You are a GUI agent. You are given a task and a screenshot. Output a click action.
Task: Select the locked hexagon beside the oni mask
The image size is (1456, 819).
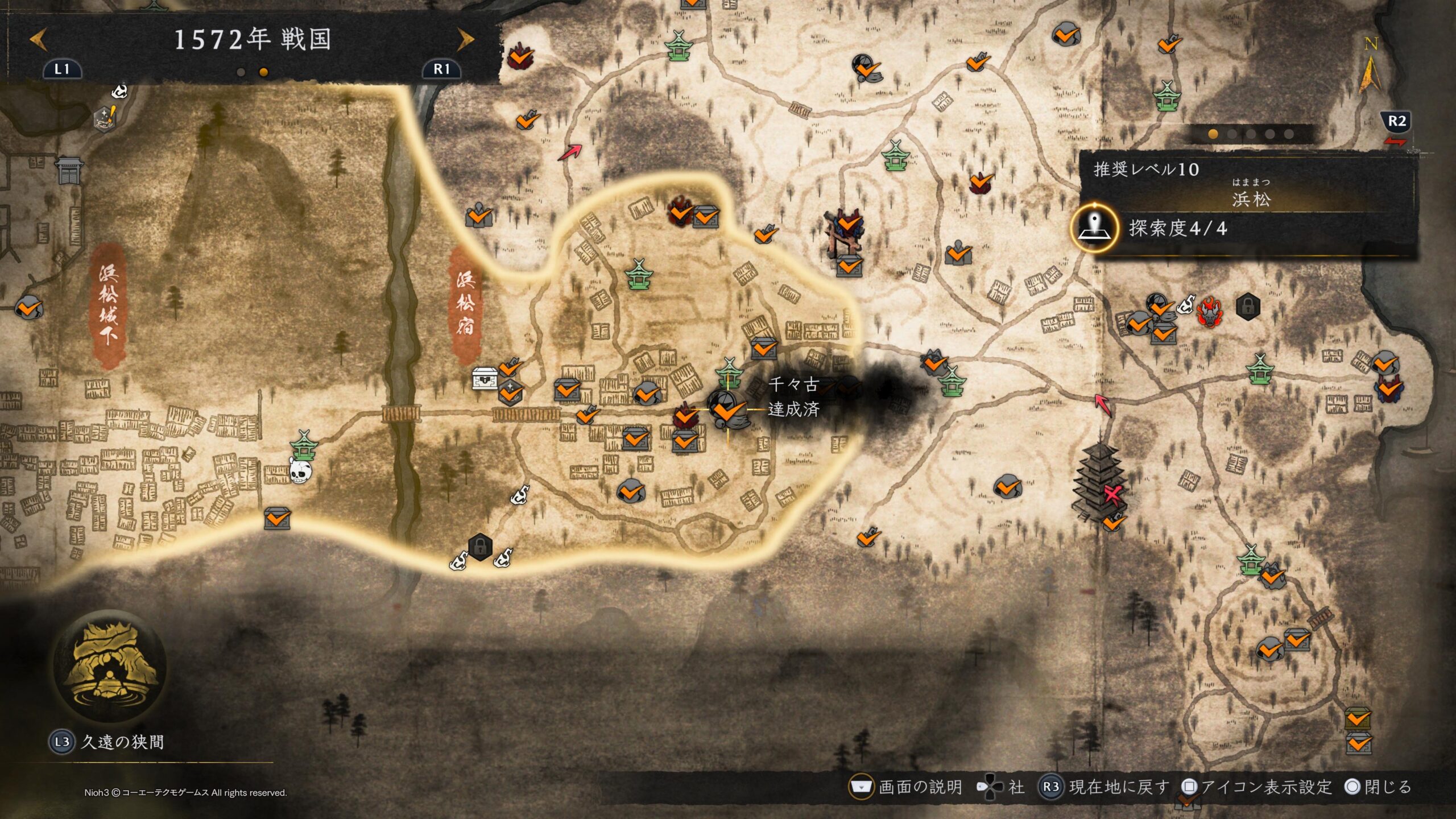click(1248, 307)
